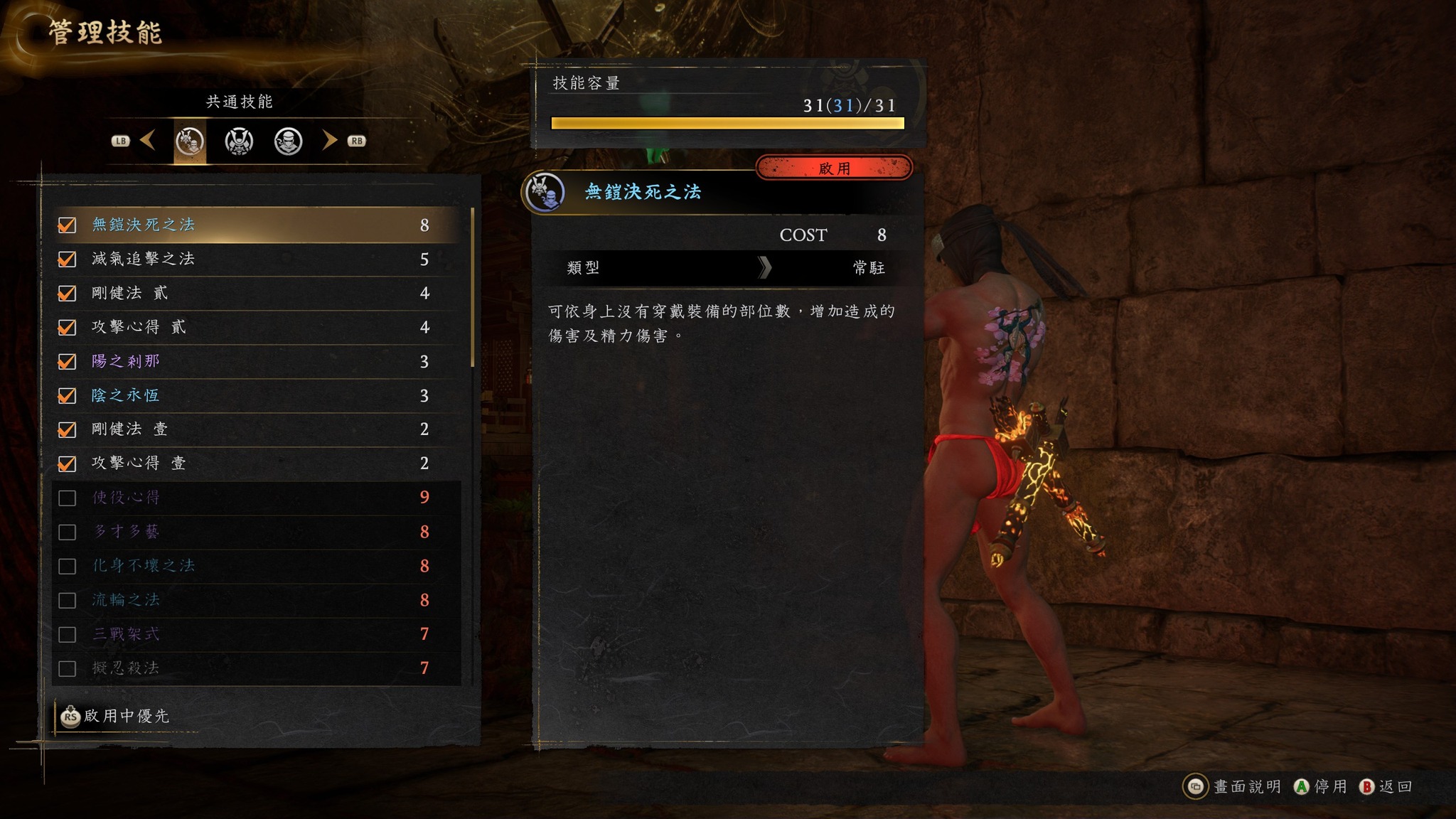Disable the 陰之永恆 skill checkbox

(x=67, y=395)
